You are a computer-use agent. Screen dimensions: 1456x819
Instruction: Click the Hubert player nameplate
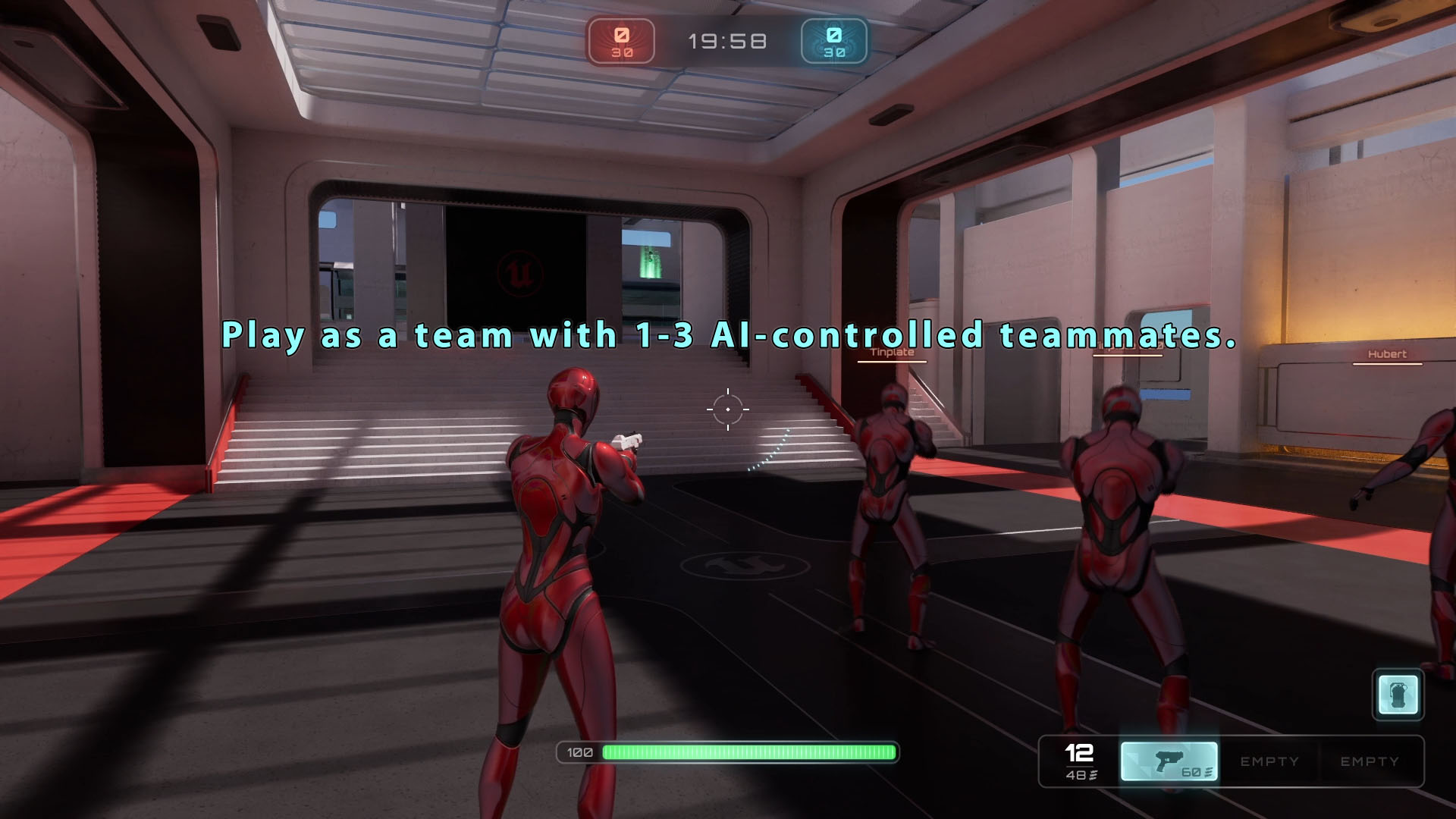click(x=1387, y=354)
